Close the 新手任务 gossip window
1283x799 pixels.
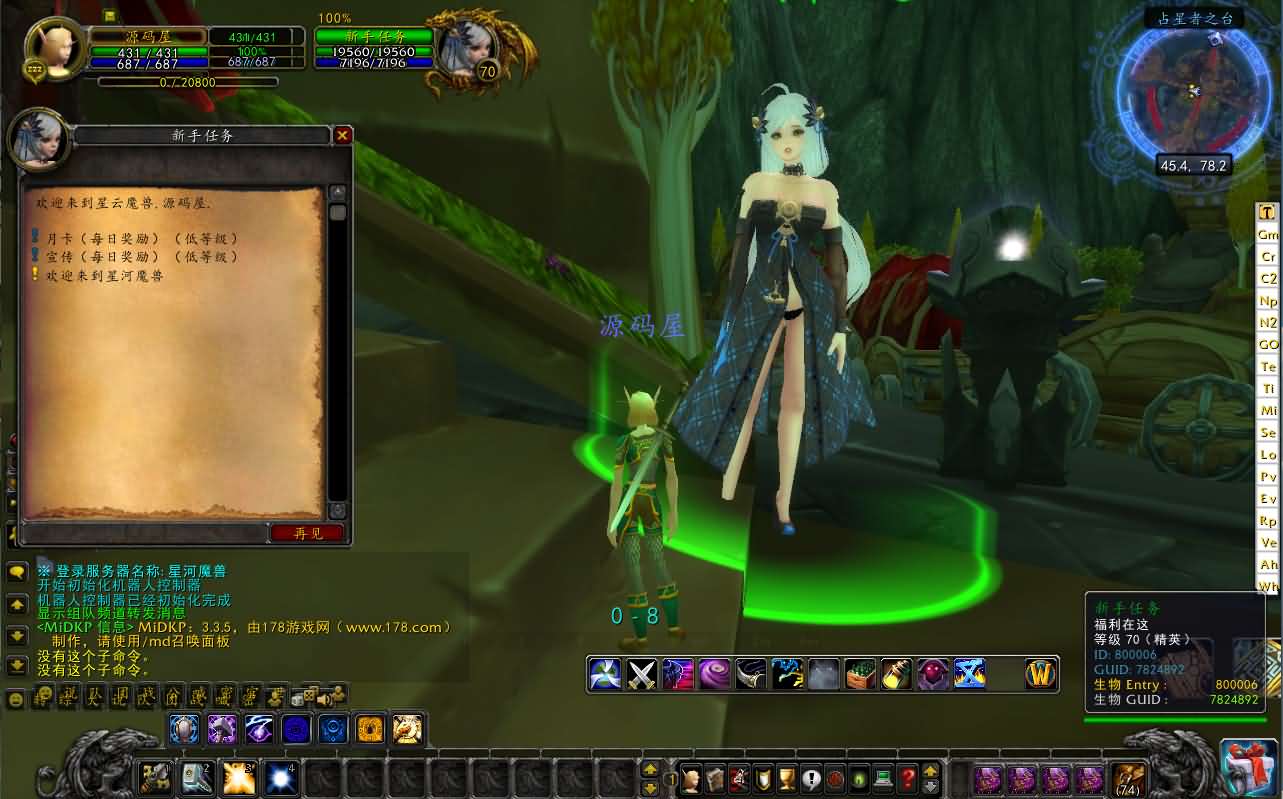[x=342, y=135]
